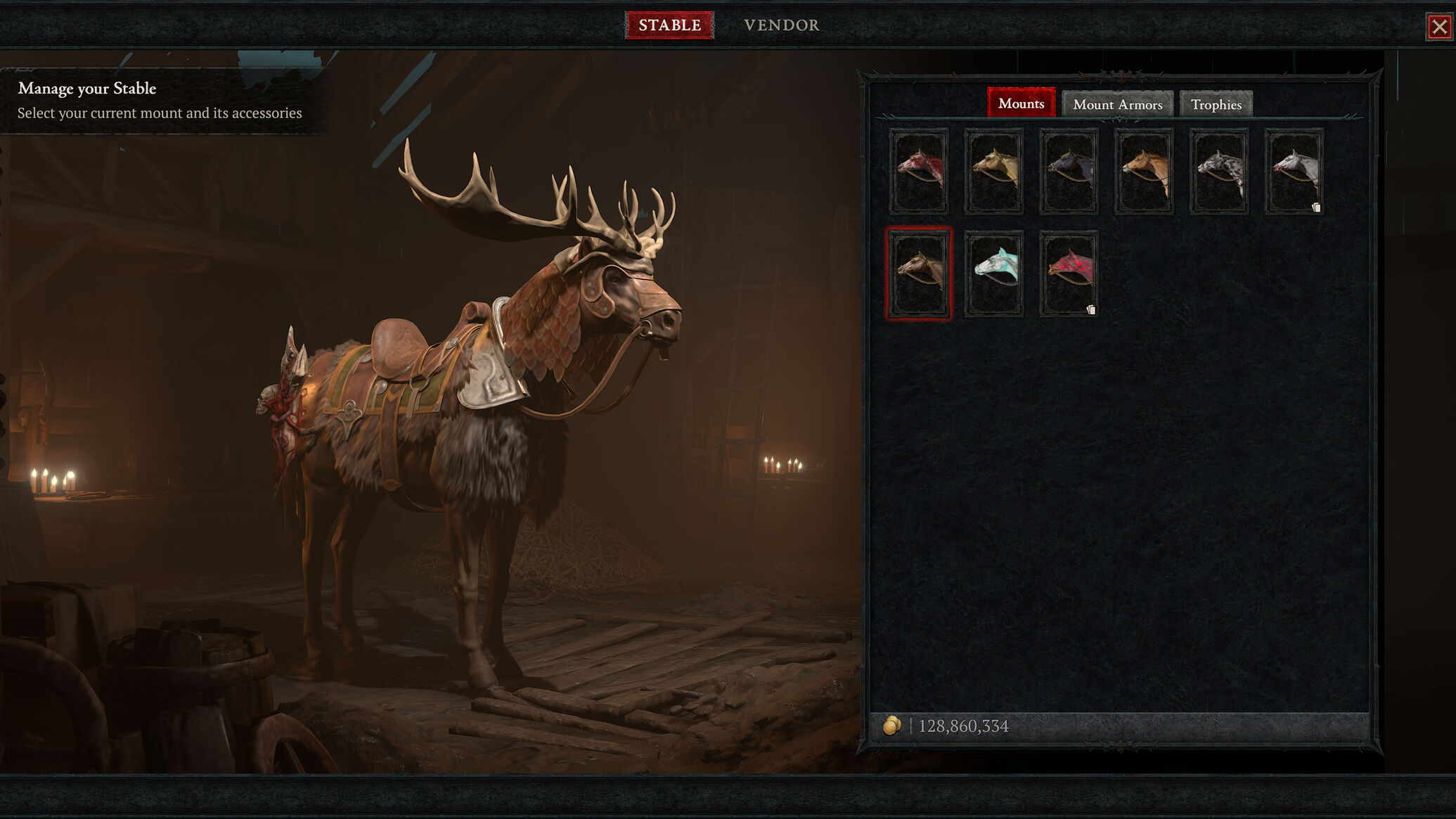Screen dimensions: 1456x819
Task: Open the Vendor tab
Action: [x=781, y=25]
